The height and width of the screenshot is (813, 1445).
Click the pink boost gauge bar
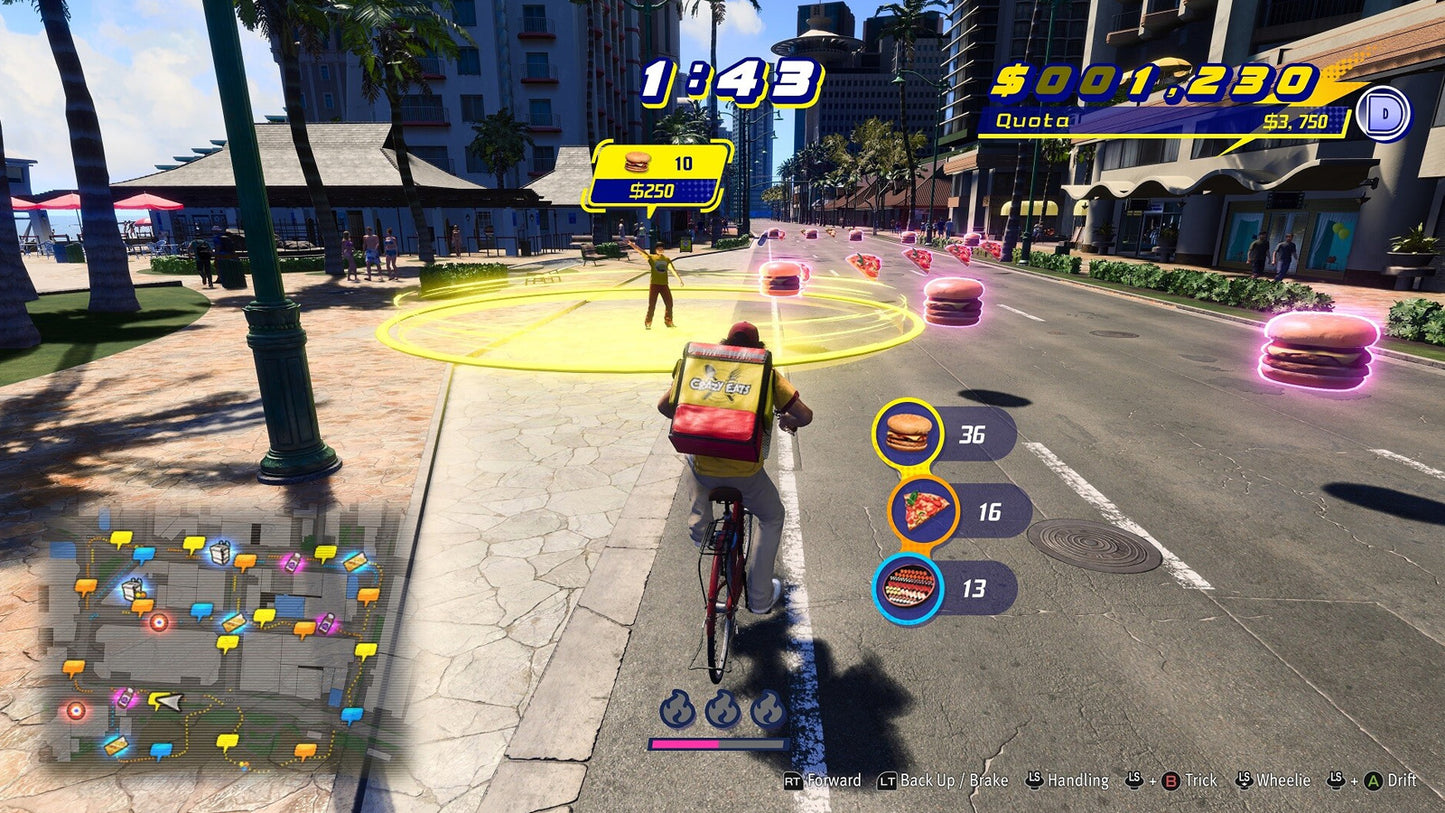687,744
